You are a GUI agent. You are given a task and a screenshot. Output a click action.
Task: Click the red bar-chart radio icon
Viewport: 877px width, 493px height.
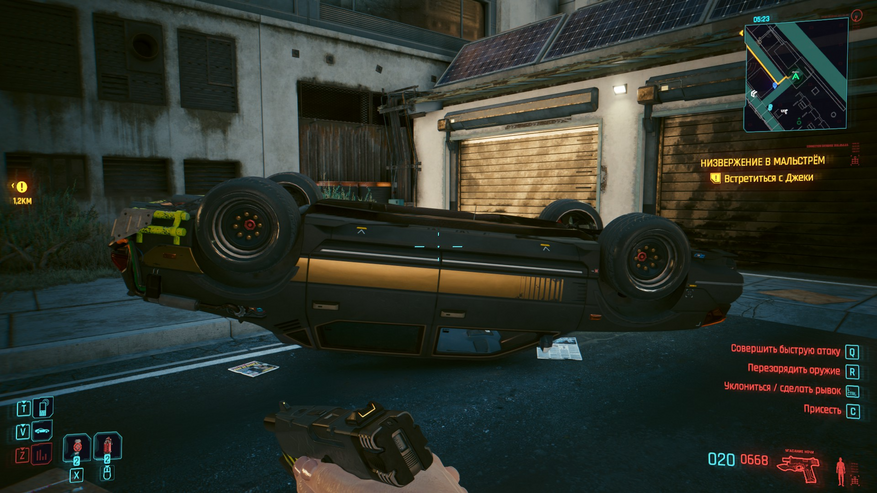click(x=42, y=456)
